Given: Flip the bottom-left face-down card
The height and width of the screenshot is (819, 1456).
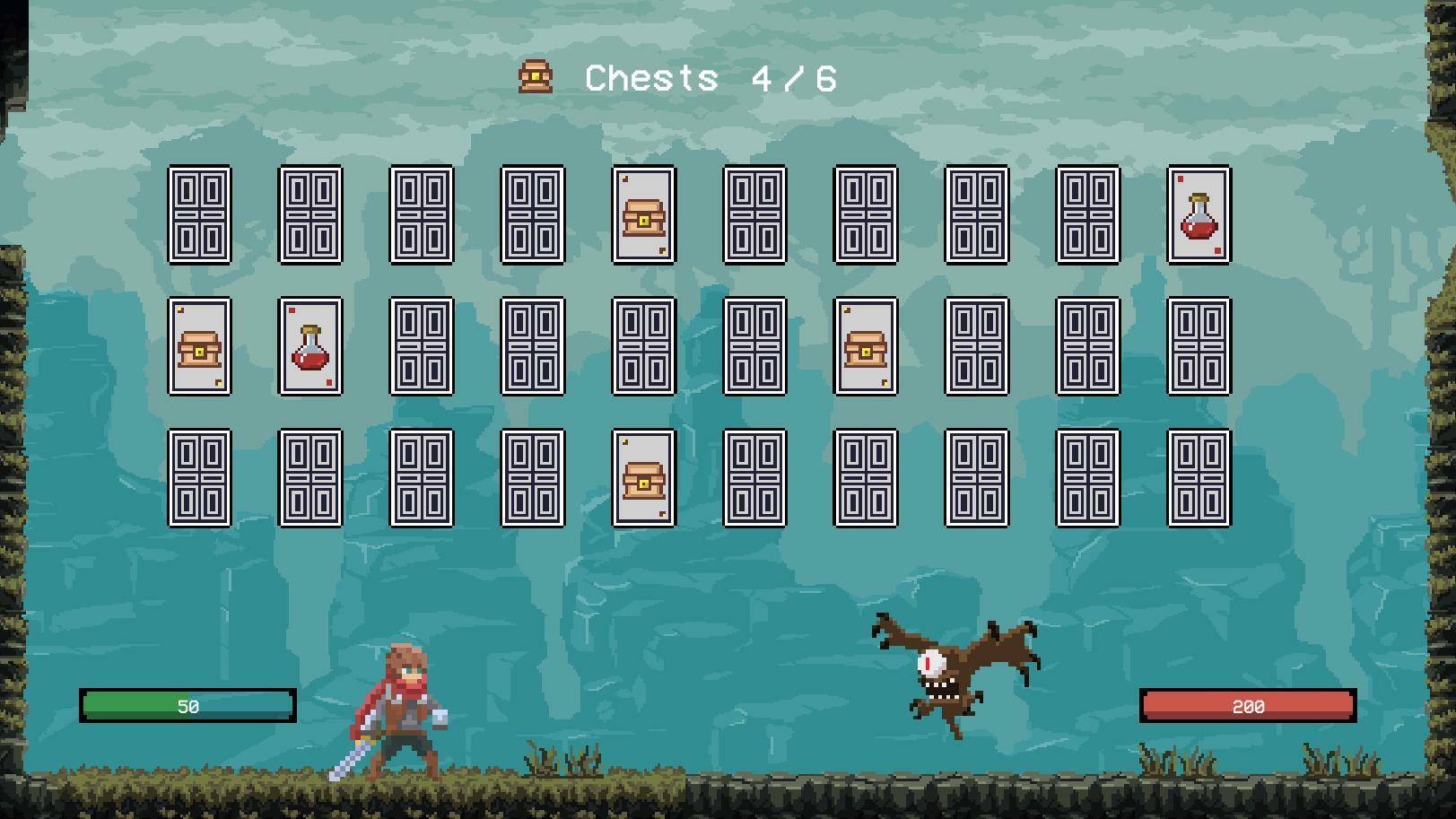Looking at the screenshot, I should (x=201, y=480).
